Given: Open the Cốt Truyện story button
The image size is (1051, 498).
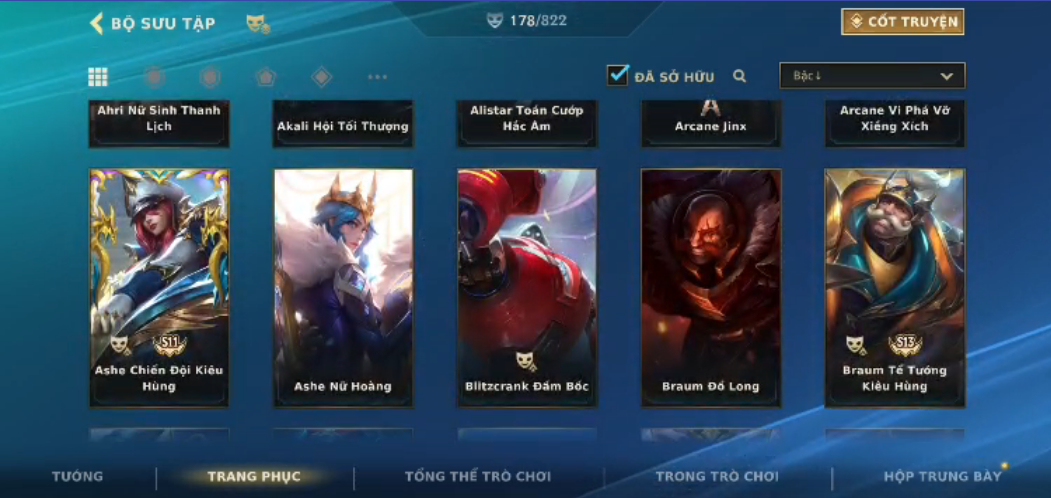Looking at the screenshot, I should pos(902,22).
